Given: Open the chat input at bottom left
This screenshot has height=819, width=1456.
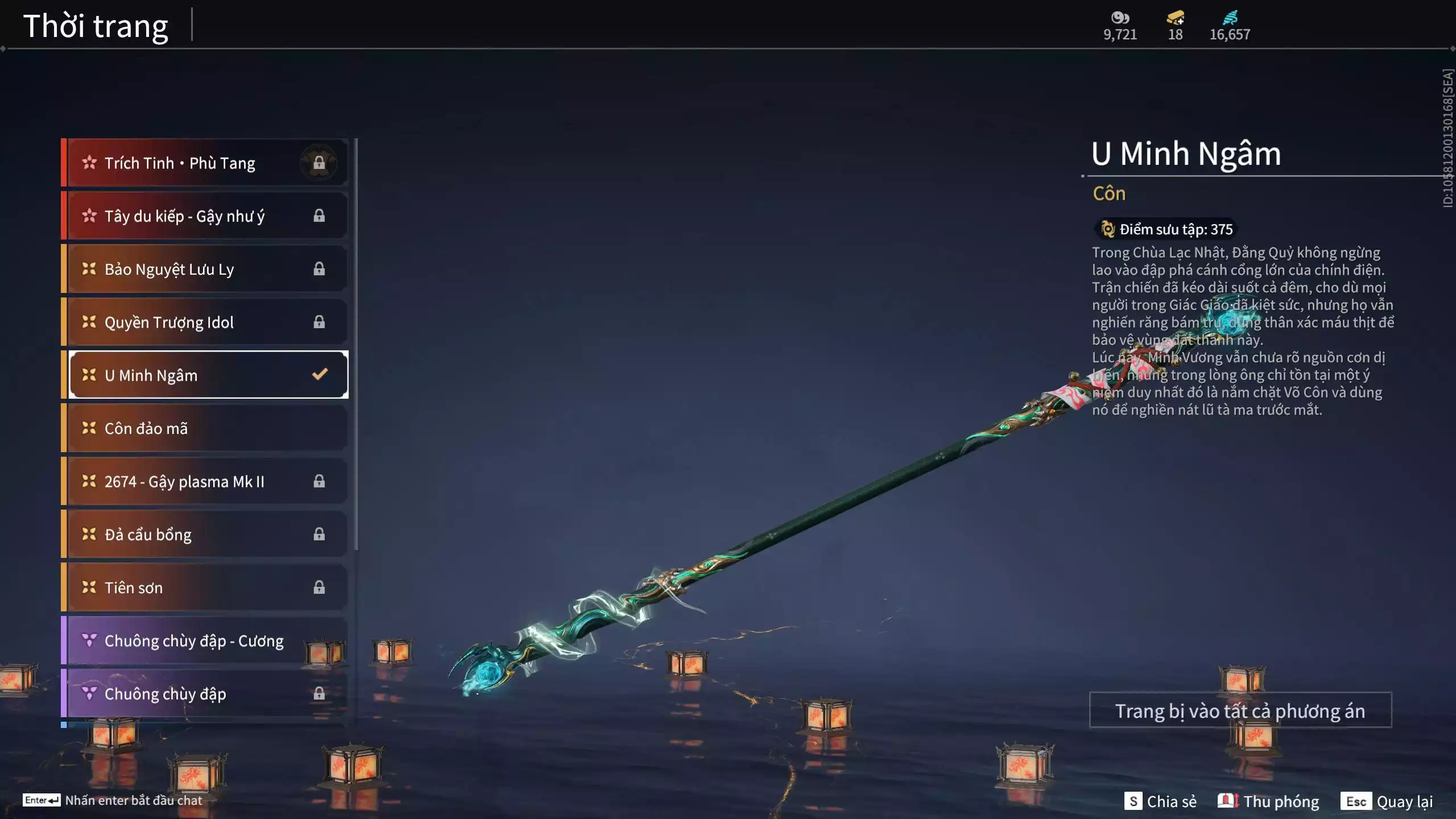Looking at the screenshot, I should click(x=114, y=800).
